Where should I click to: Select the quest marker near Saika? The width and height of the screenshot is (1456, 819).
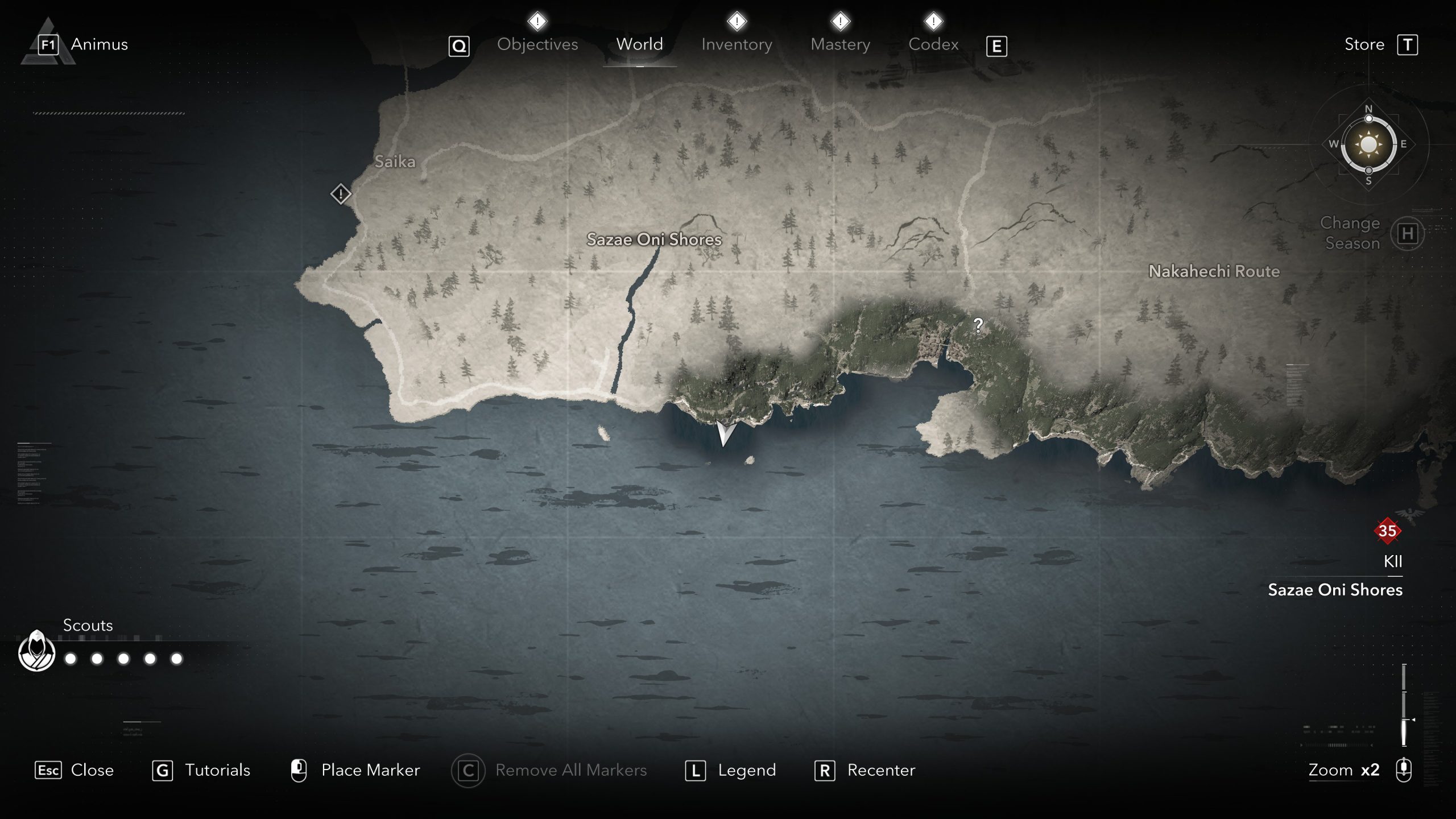pos(340,195)
